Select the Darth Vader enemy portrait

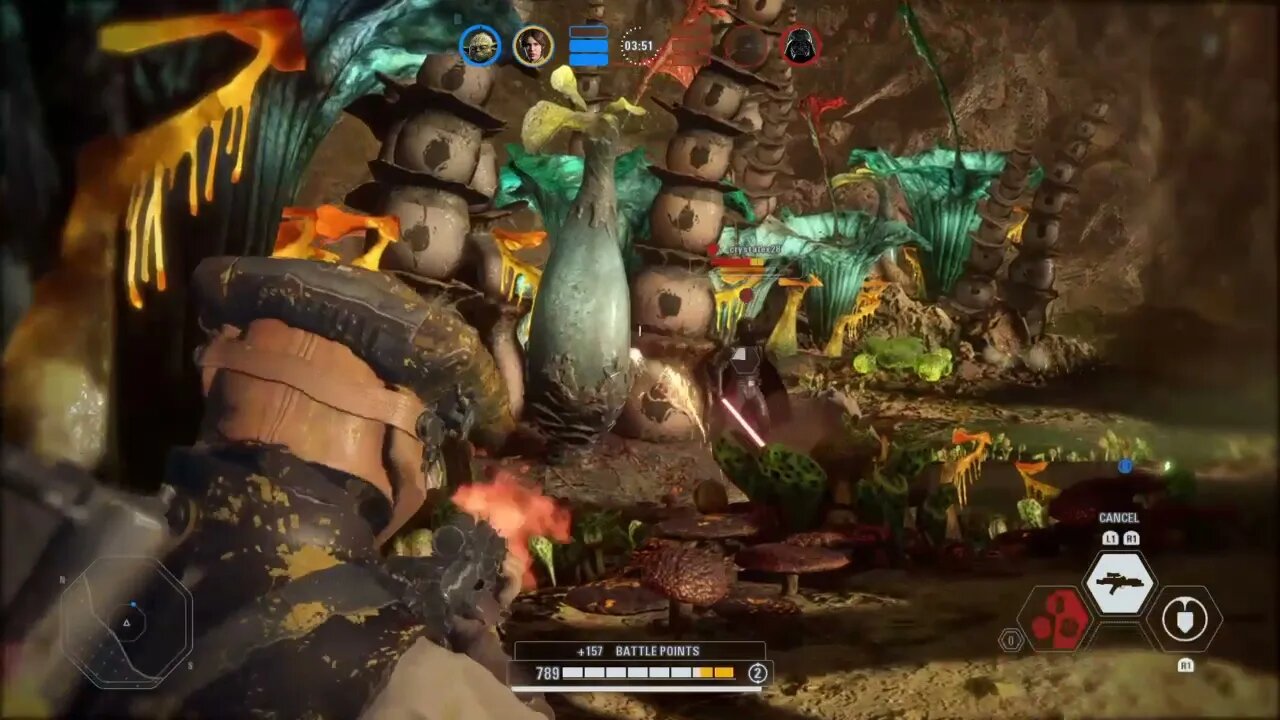pyautogui.click(x=800, y=45)
